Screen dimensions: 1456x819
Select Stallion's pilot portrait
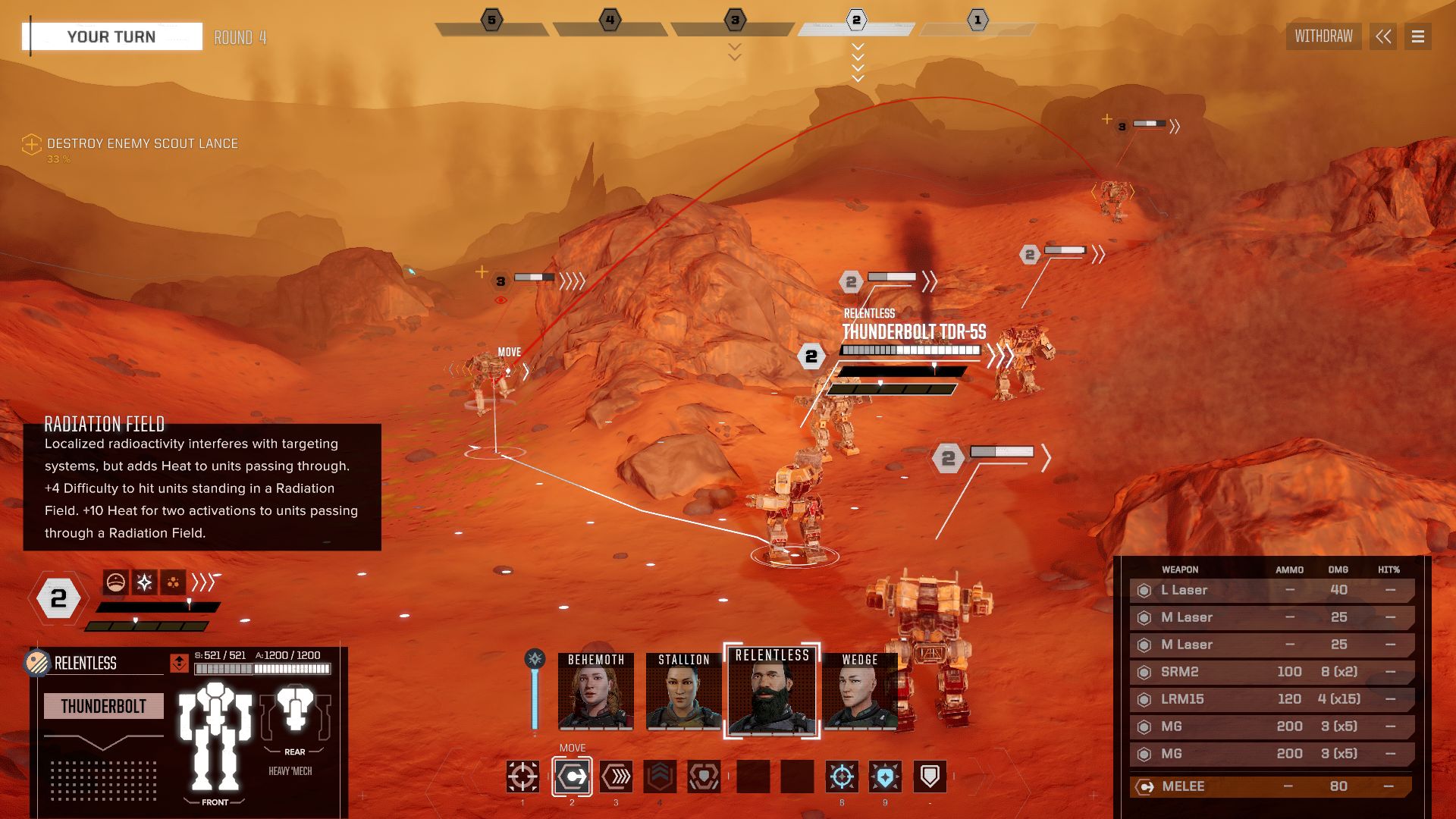tap(684, 692)
